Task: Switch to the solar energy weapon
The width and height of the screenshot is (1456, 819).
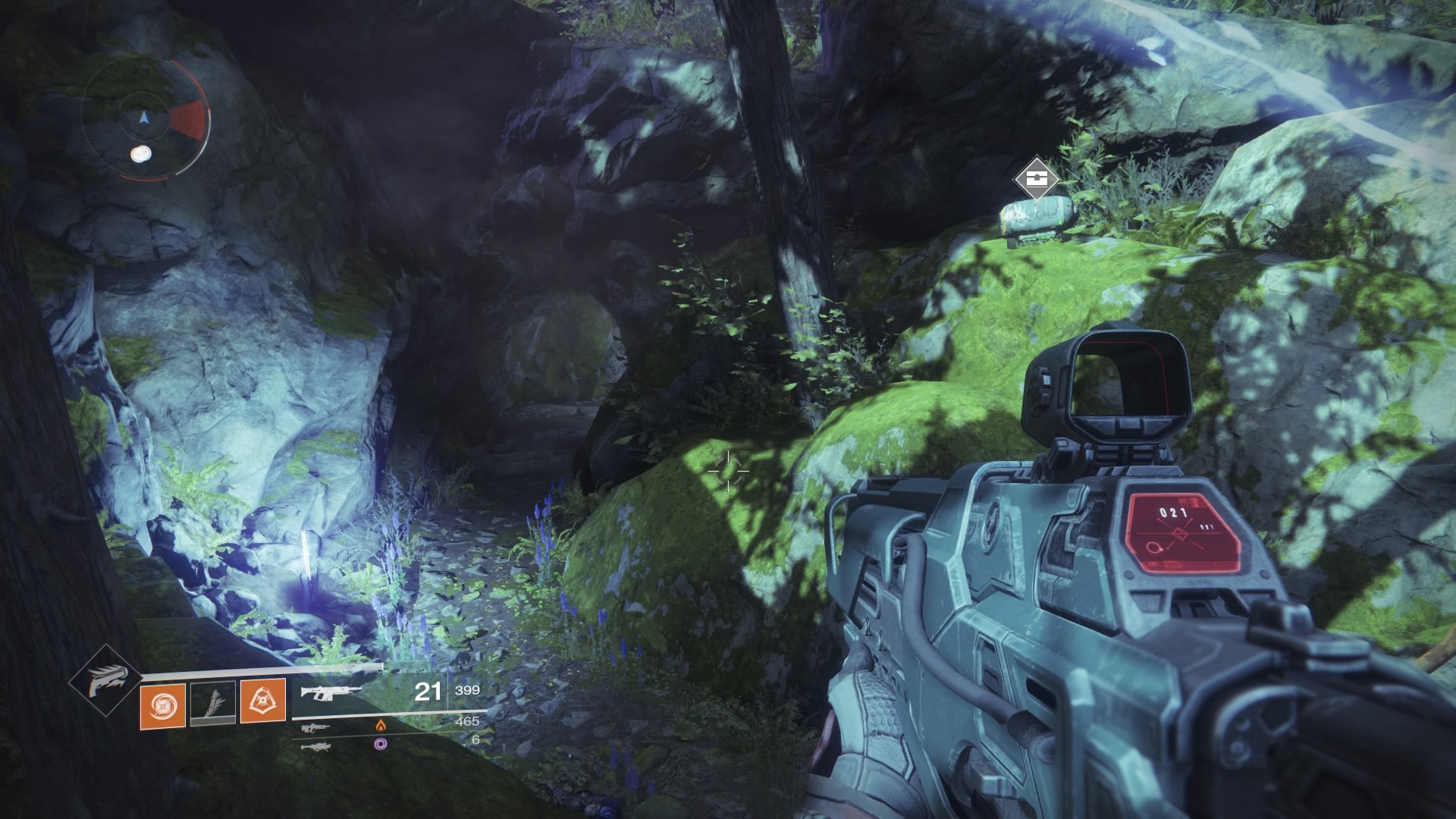Action: (x=315, y=728)
